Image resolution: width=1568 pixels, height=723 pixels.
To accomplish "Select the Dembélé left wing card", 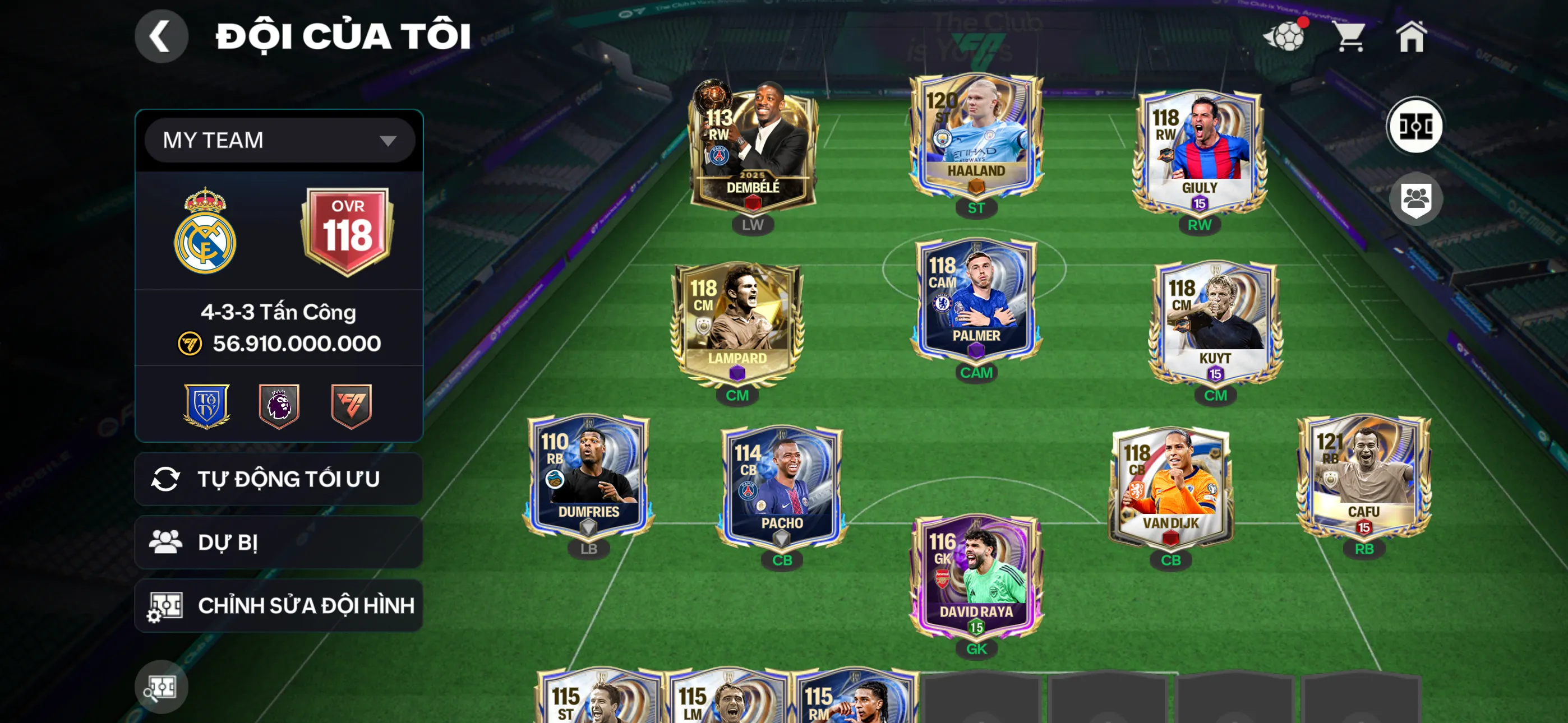I will click(x=753, y=146).
